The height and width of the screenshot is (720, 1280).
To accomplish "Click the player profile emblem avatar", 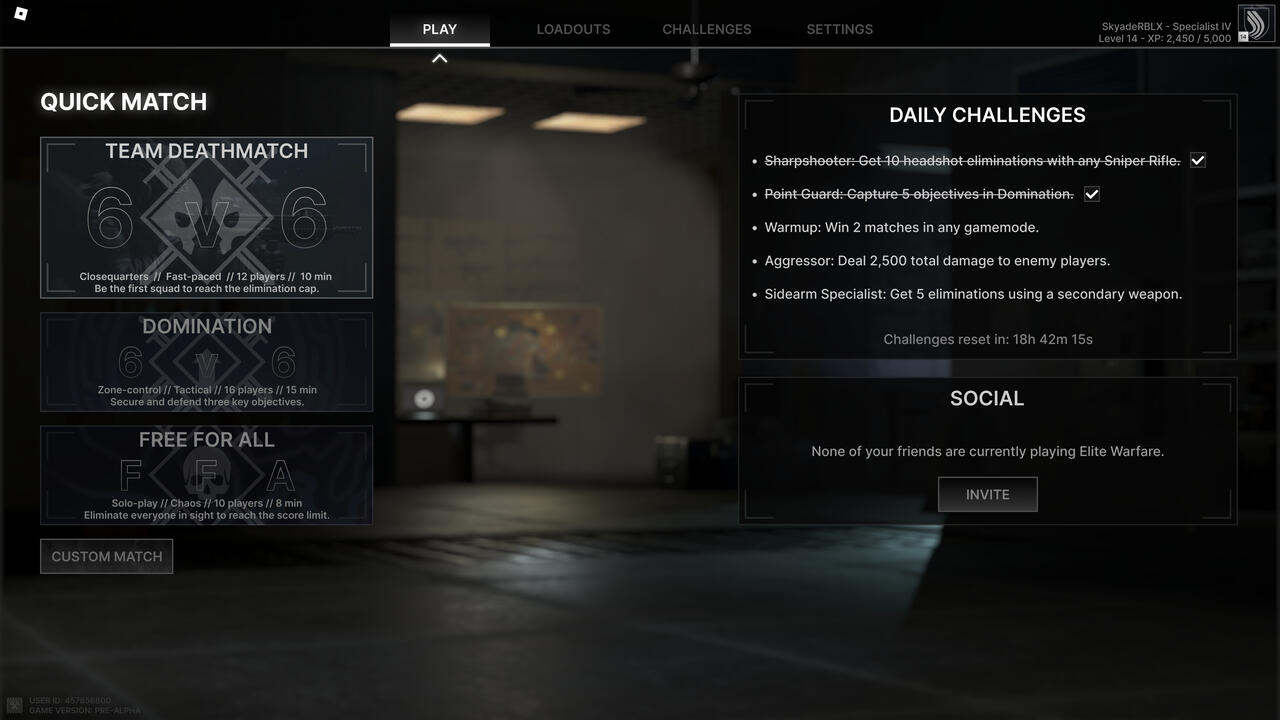I will click(x=1256, y=23).
